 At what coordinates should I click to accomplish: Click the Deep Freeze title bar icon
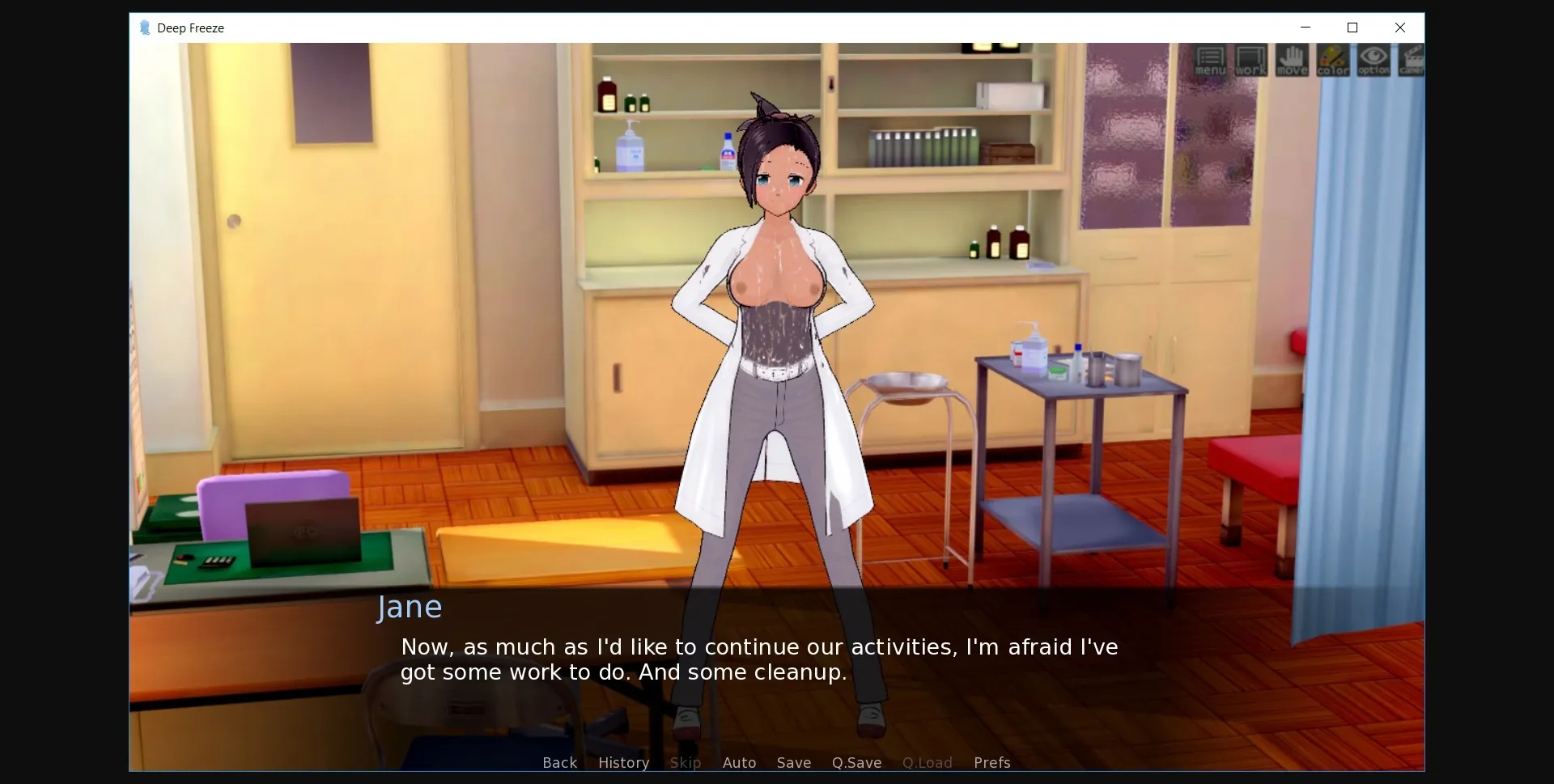145,28
